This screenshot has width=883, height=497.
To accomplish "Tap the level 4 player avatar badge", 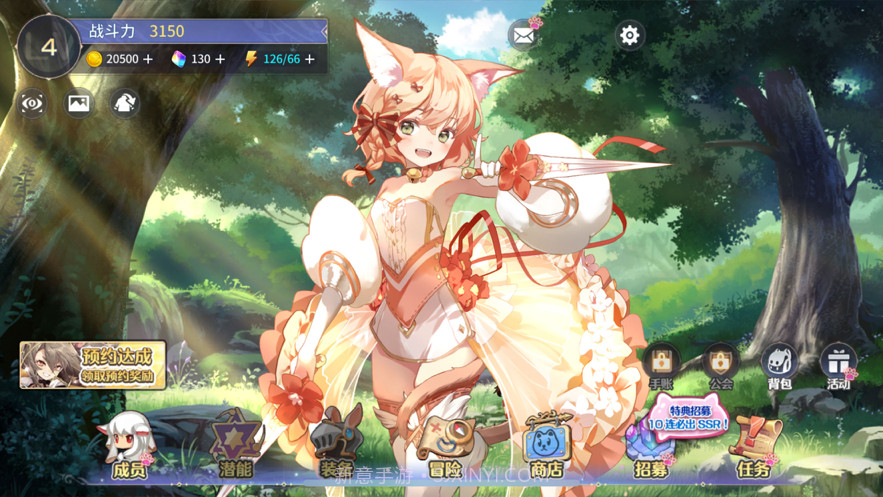I will coord(48,46).
